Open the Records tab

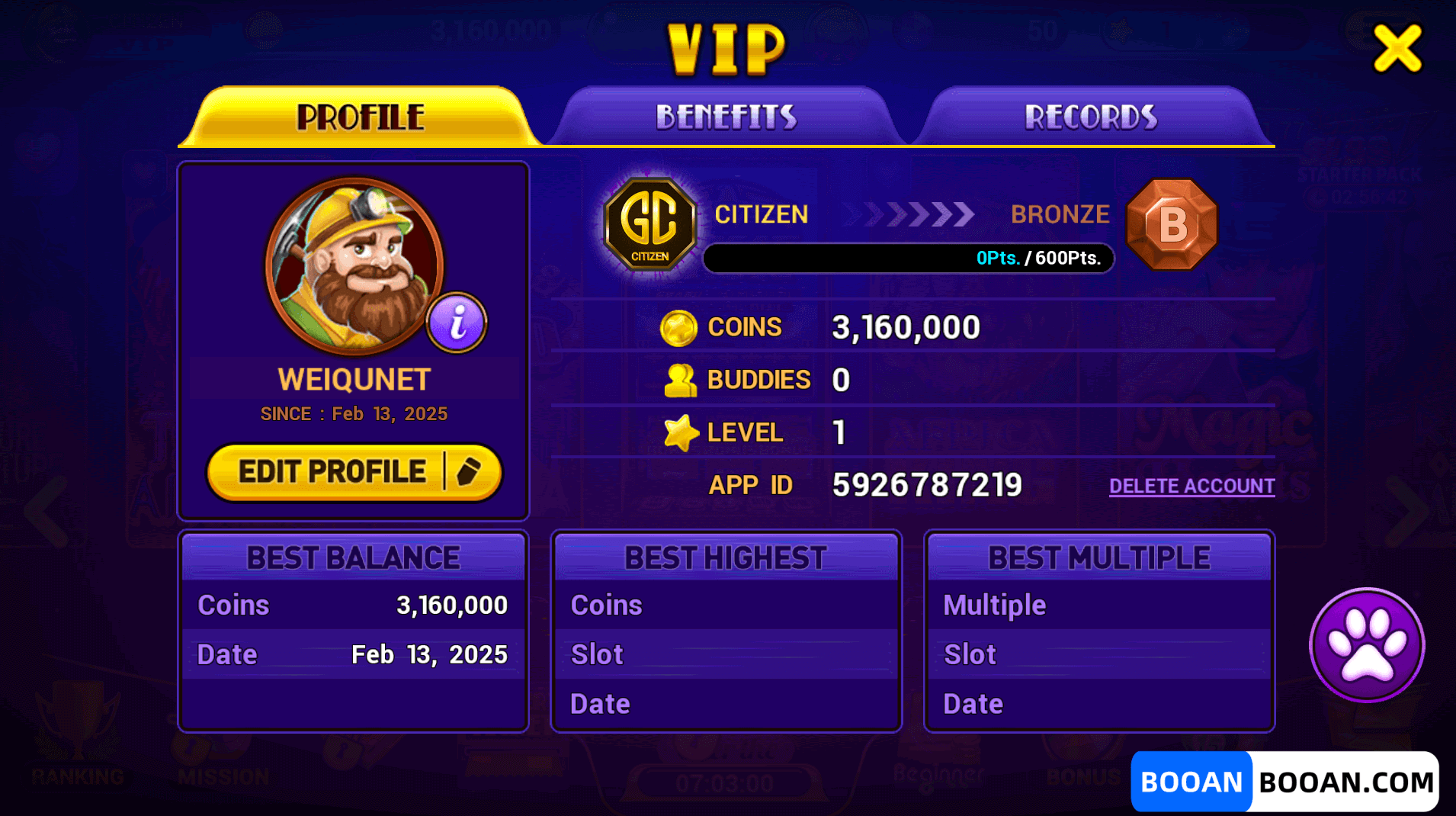coord(1091,117)
